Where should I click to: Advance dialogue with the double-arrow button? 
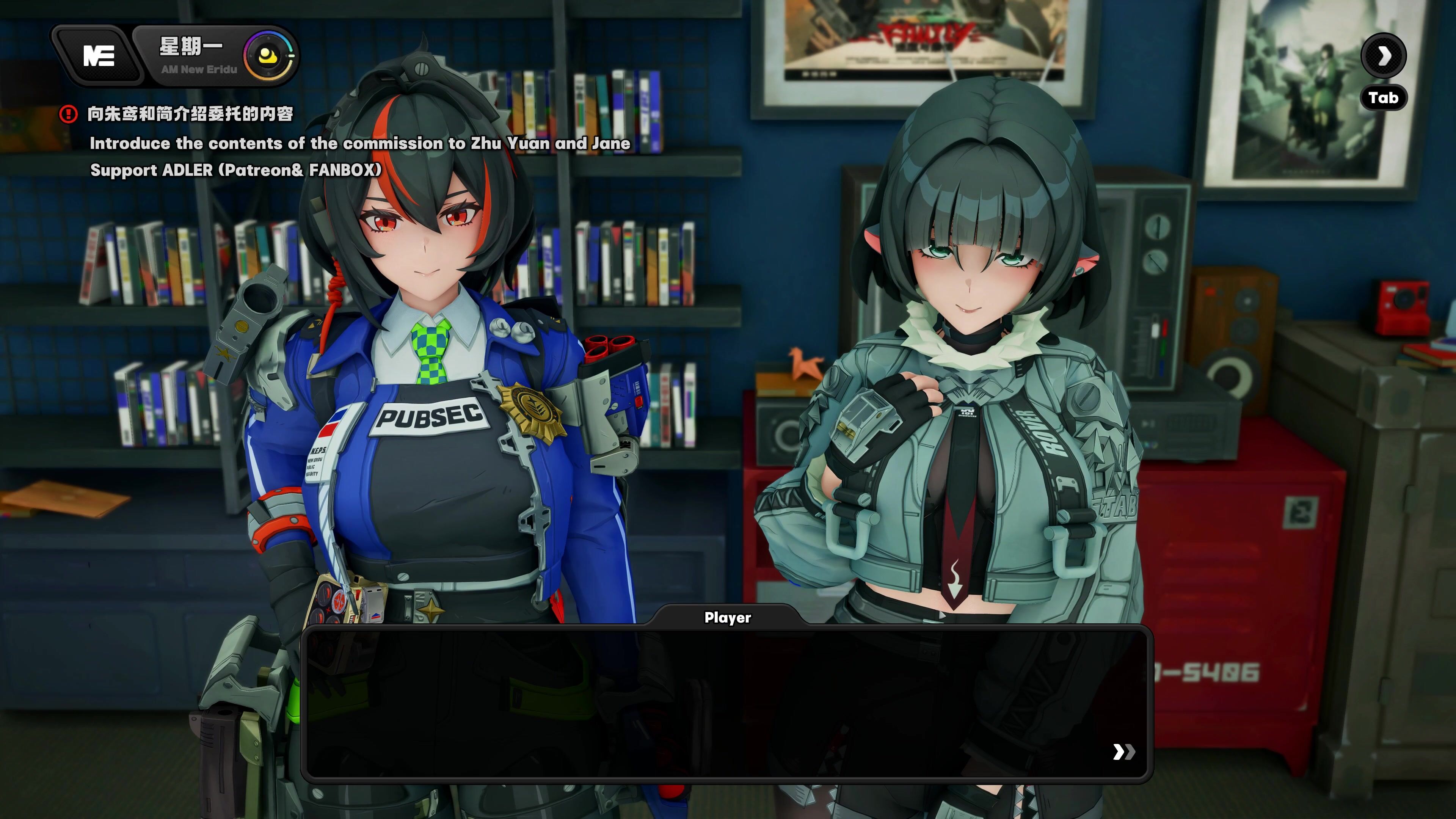pos(1122,752)
